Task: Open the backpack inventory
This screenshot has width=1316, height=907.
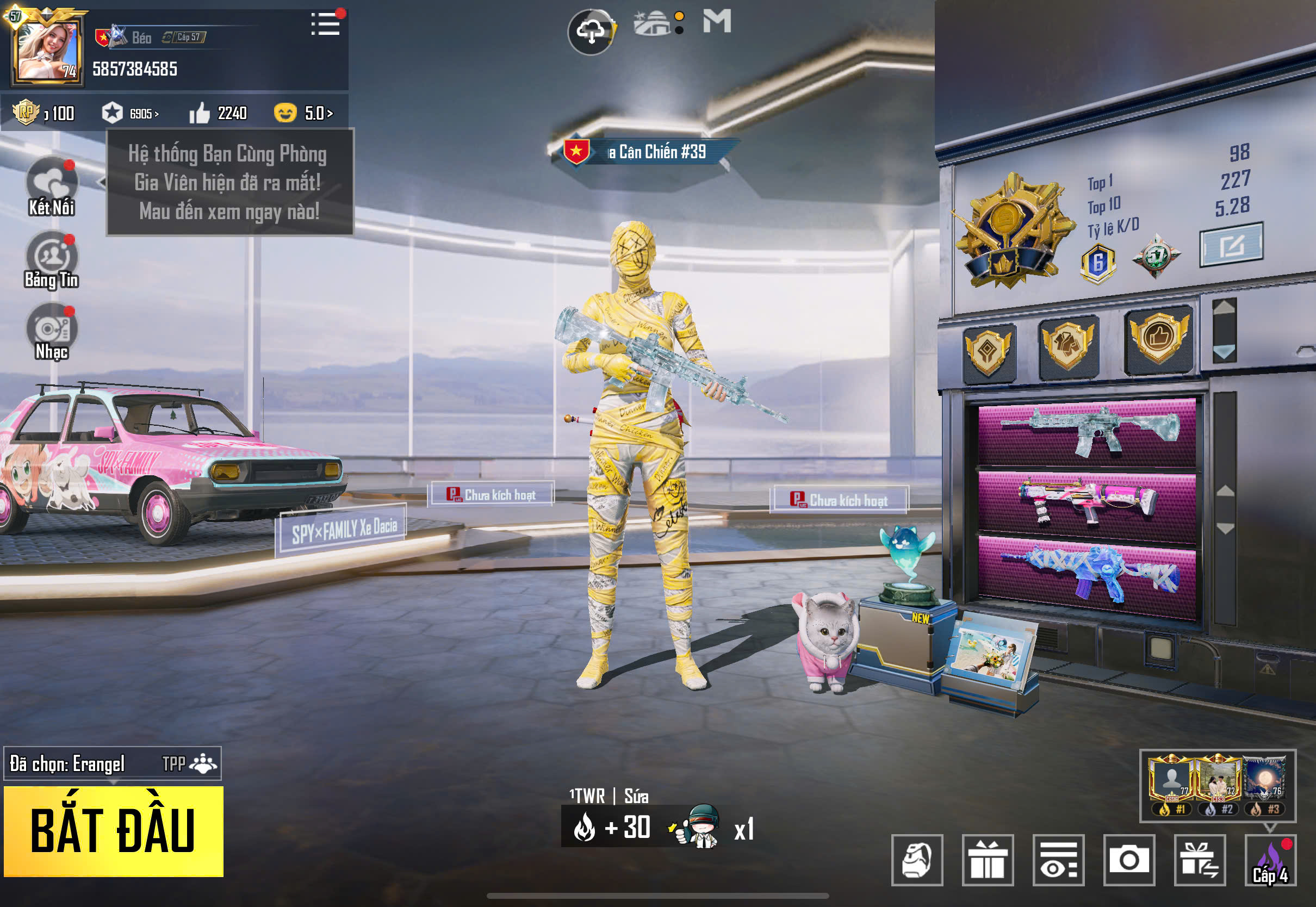Action: click(916, 860)
